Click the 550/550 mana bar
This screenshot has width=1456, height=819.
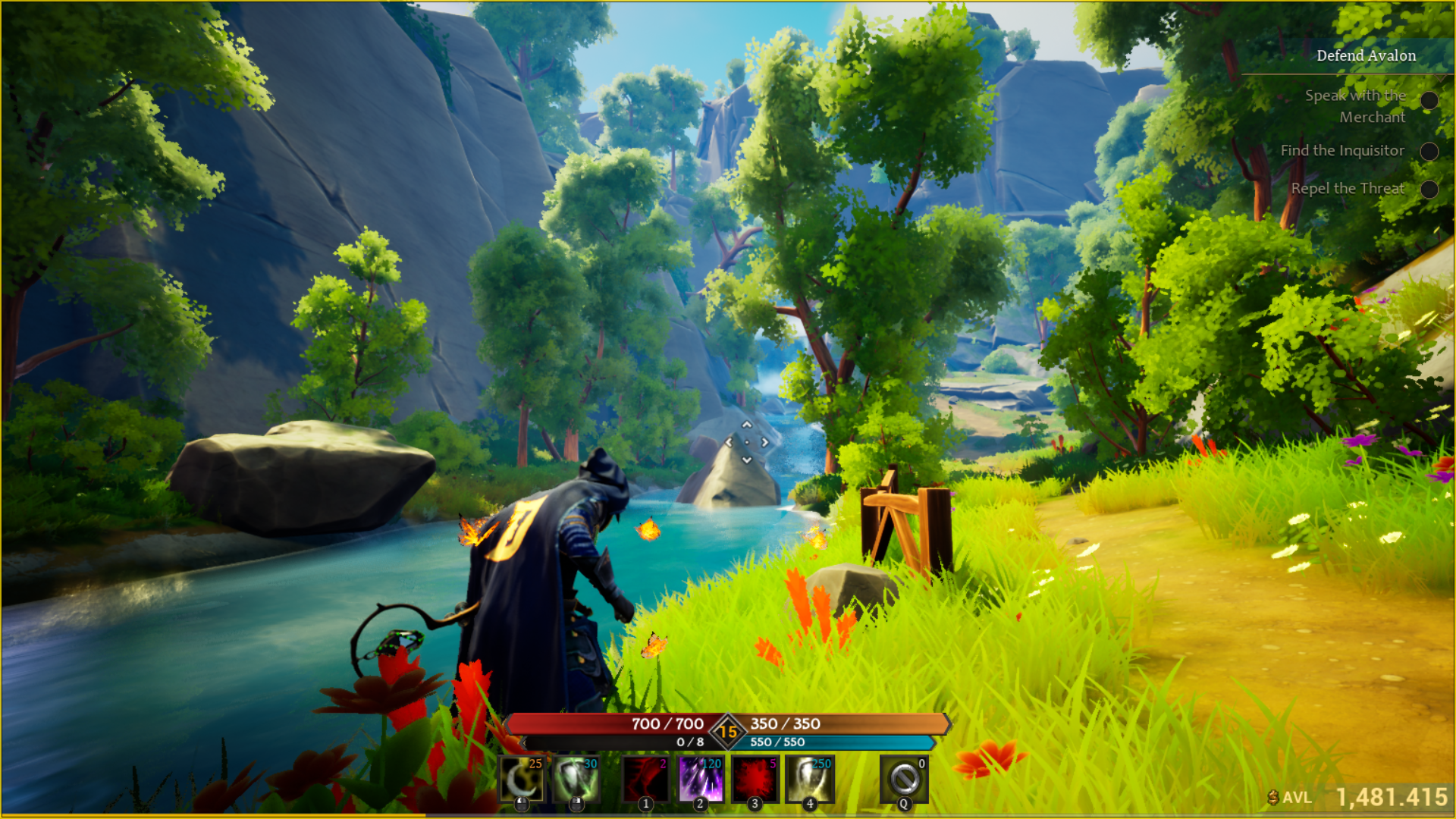pos(834,744)
